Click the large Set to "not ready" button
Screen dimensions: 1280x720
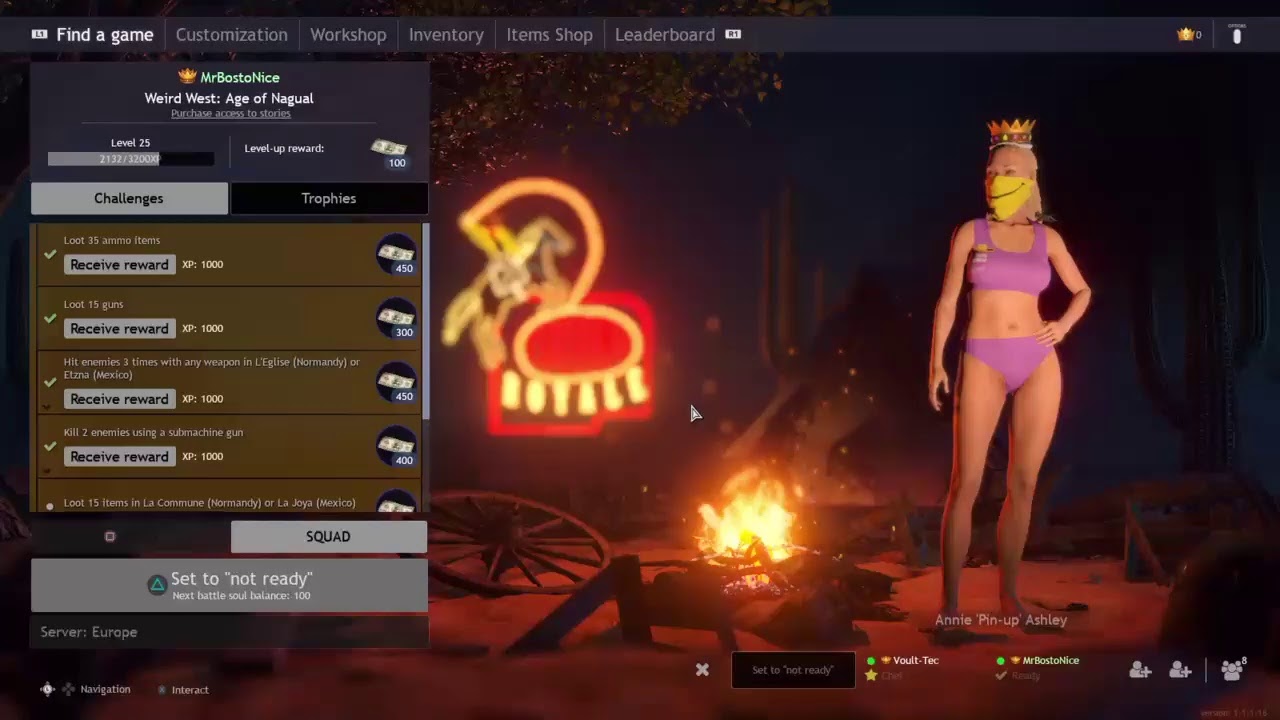pos(229,585)
